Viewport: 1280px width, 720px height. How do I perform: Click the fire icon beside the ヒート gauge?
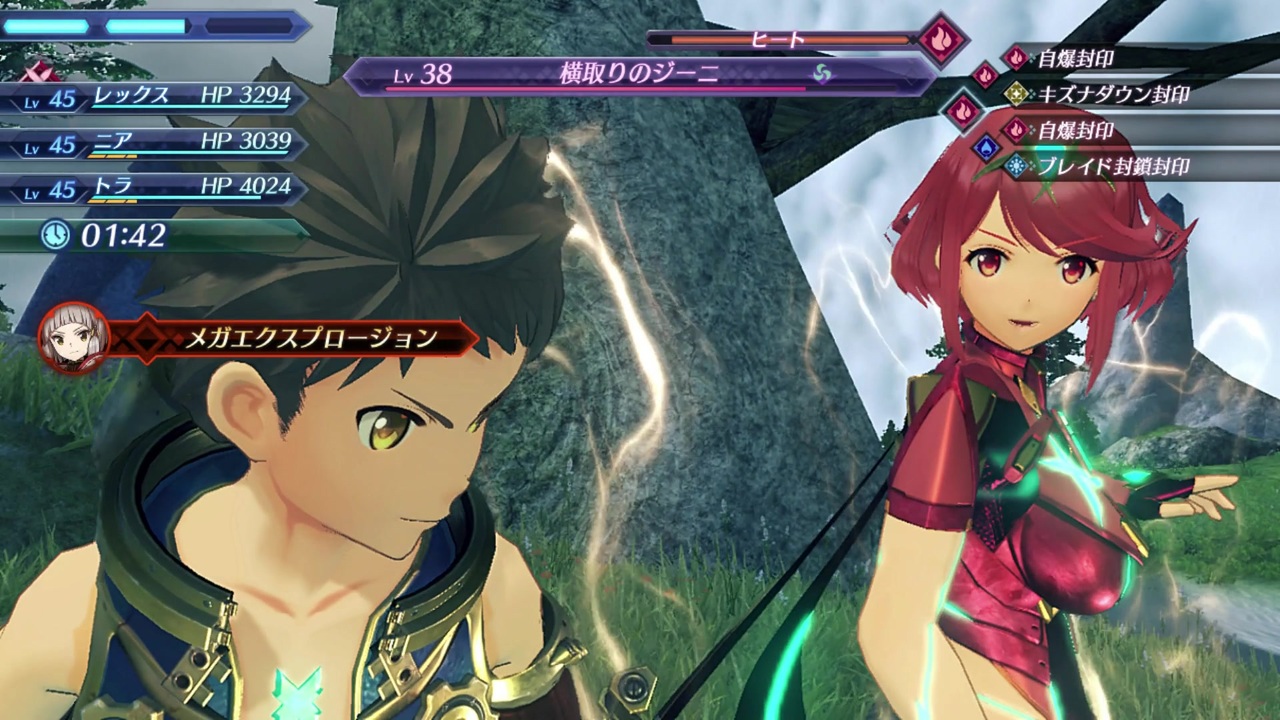942,40
